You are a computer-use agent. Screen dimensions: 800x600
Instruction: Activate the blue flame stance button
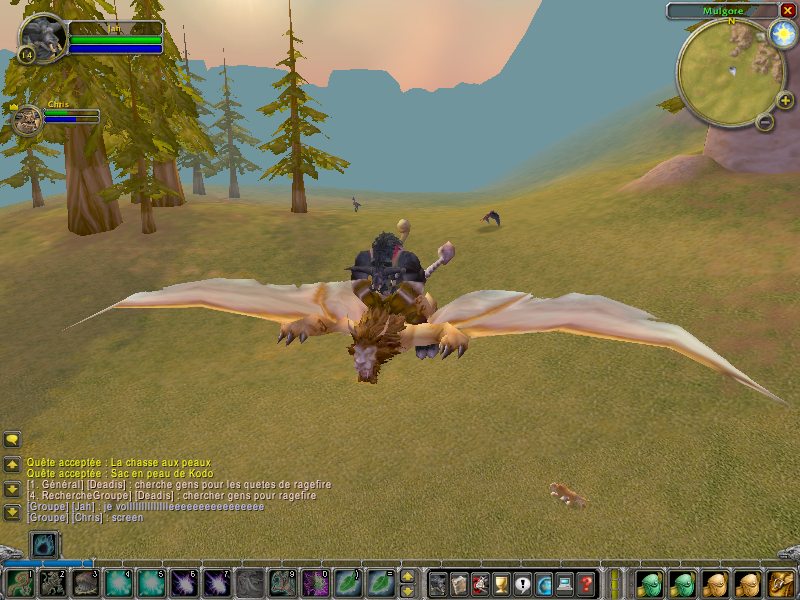click(x=45, y=545)
